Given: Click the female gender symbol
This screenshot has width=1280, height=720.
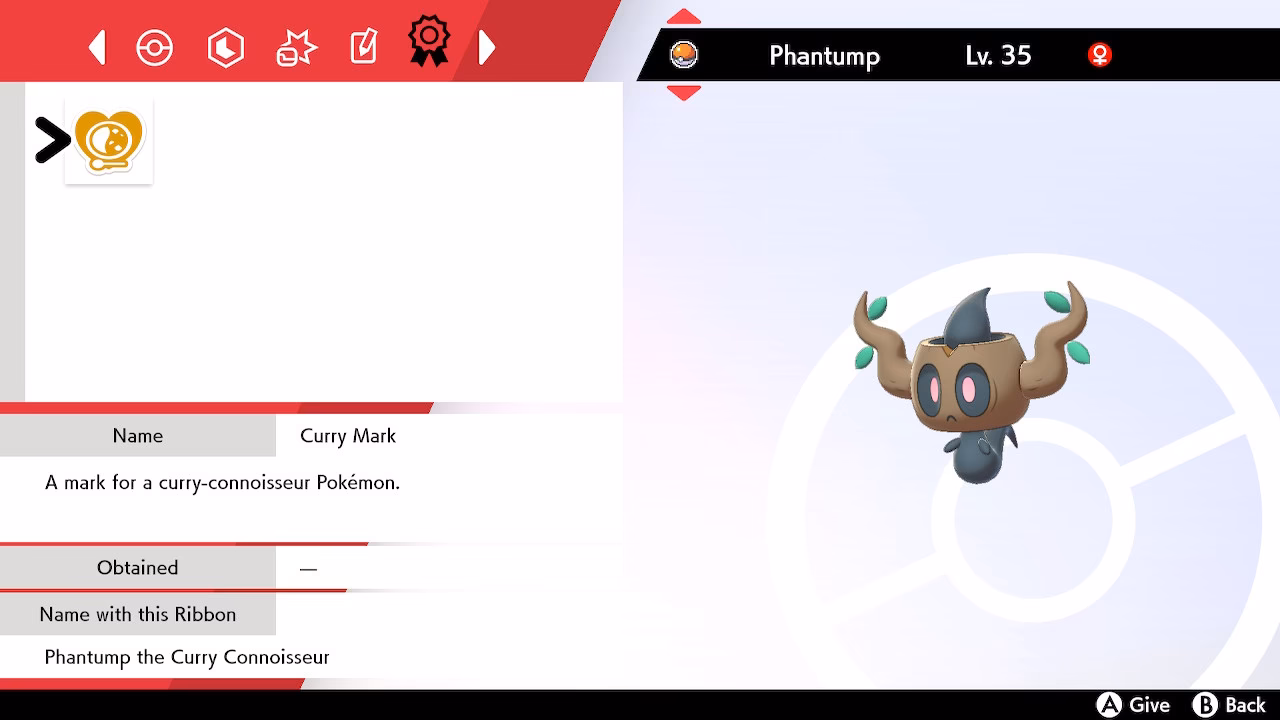Looking at the screenshot, I should (1100, 56).
